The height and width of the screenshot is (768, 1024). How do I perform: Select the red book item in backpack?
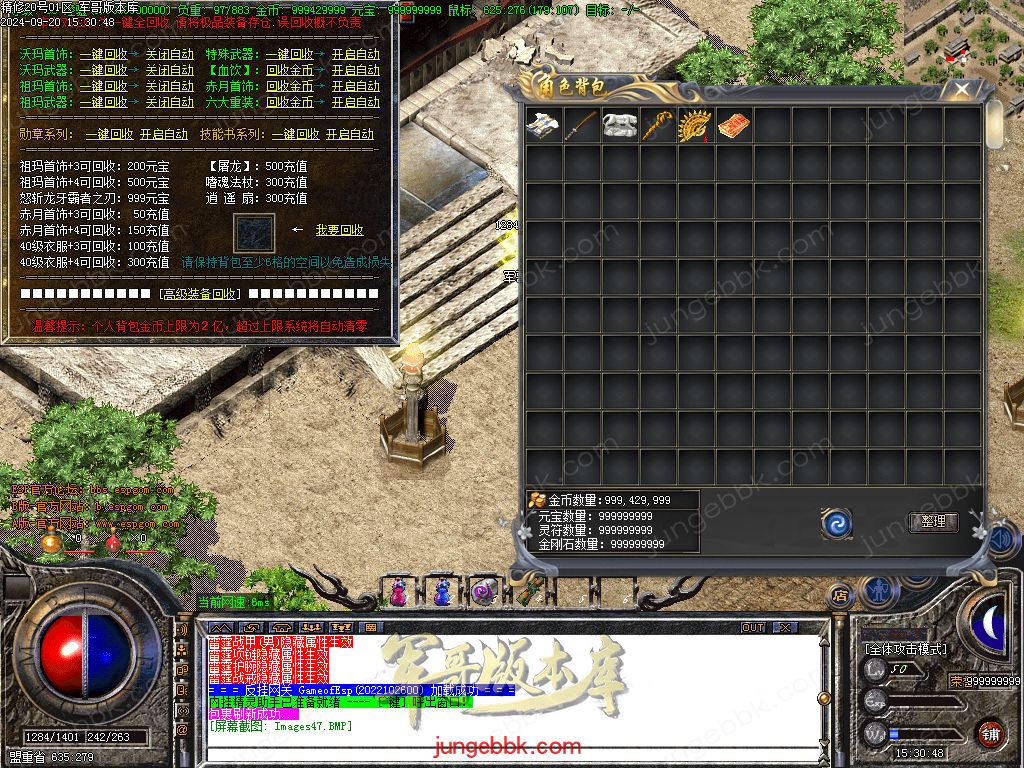[734, 126]
